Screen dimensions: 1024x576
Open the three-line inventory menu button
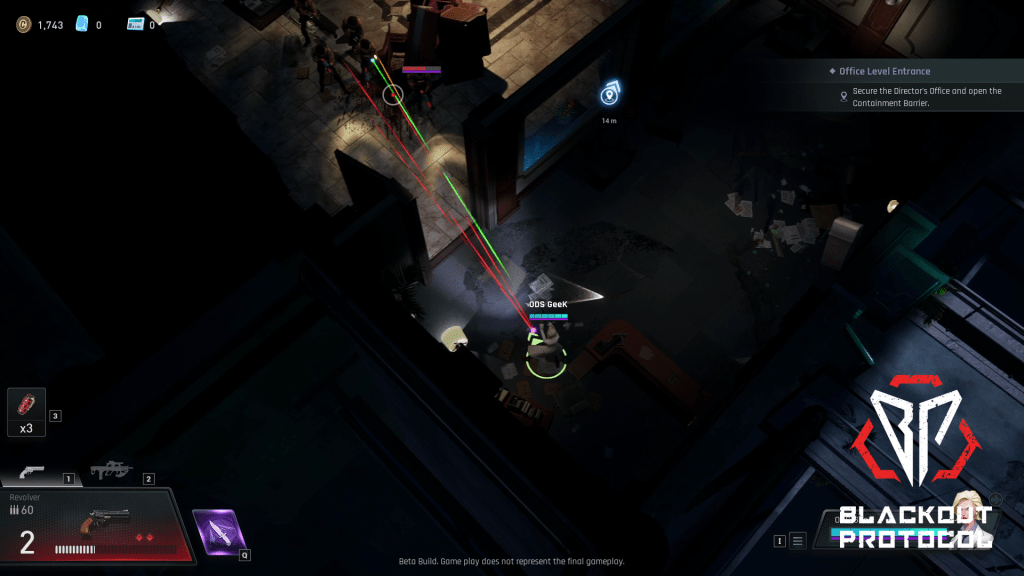(x=797, y=541)
